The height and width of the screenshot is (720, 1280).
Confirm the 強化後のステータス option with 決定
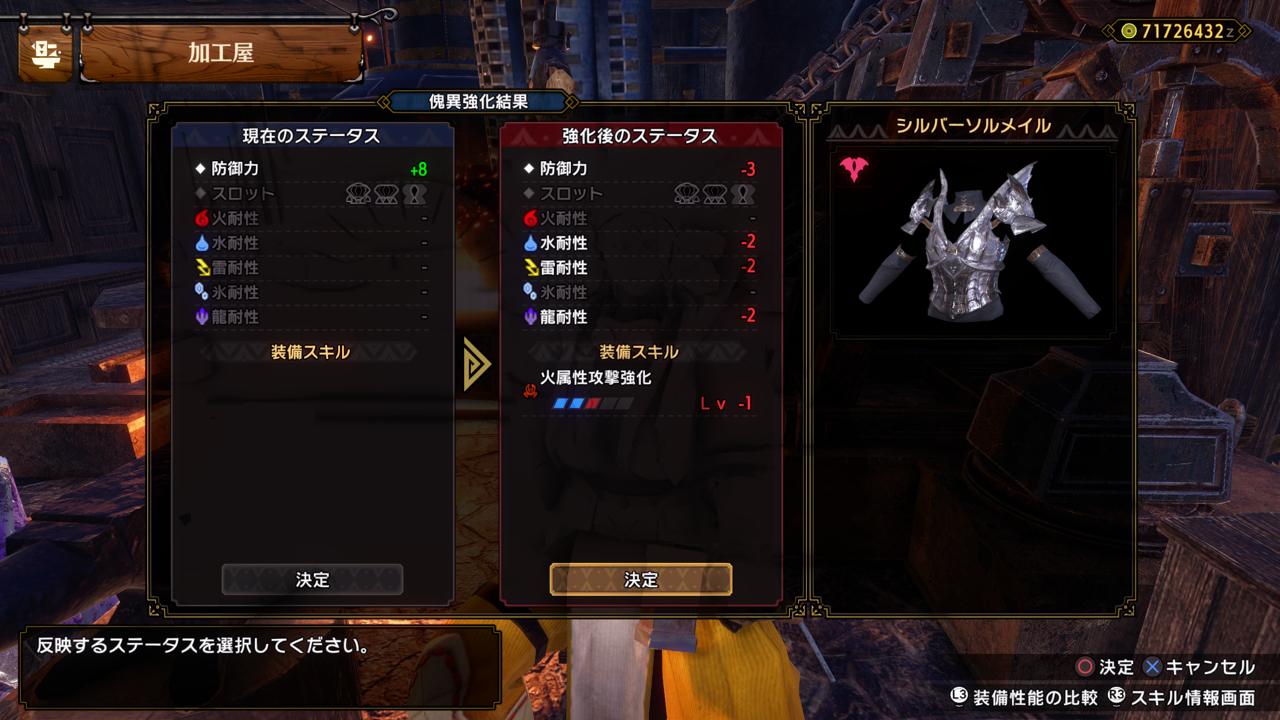[x=641, y=580]
